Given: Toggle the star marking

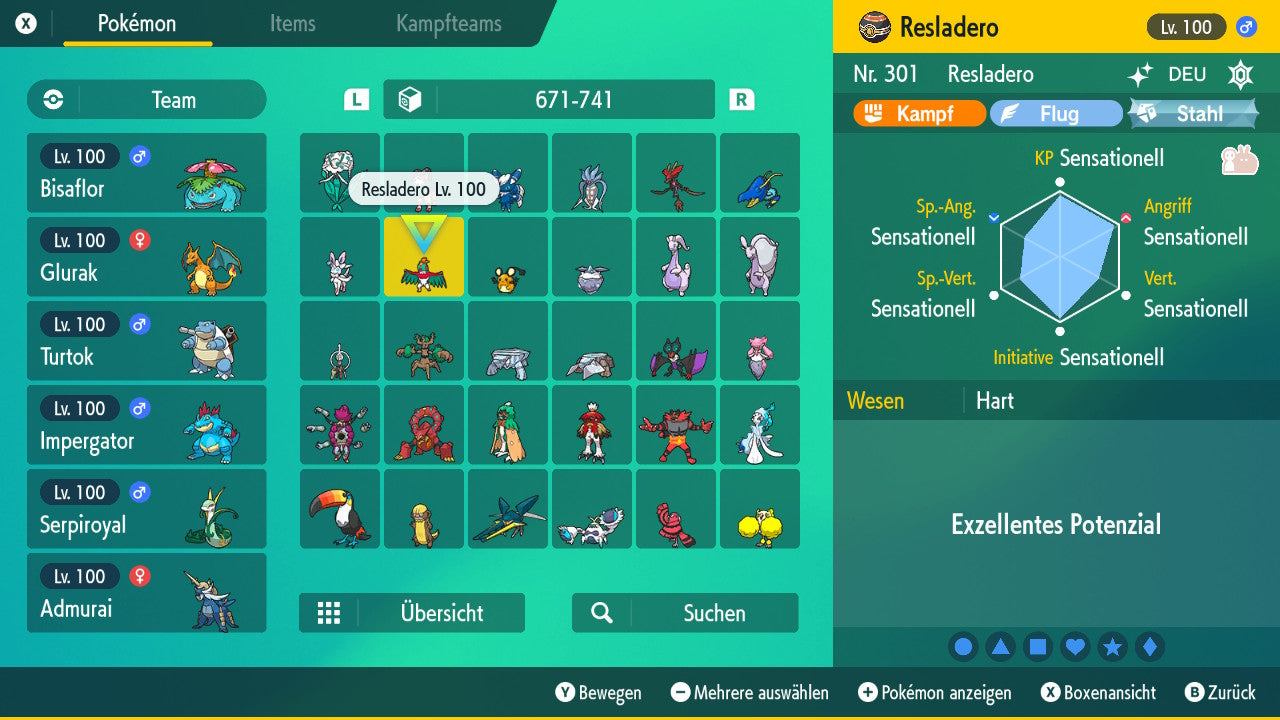Looking at the screenshot, I should [1113, 647].
